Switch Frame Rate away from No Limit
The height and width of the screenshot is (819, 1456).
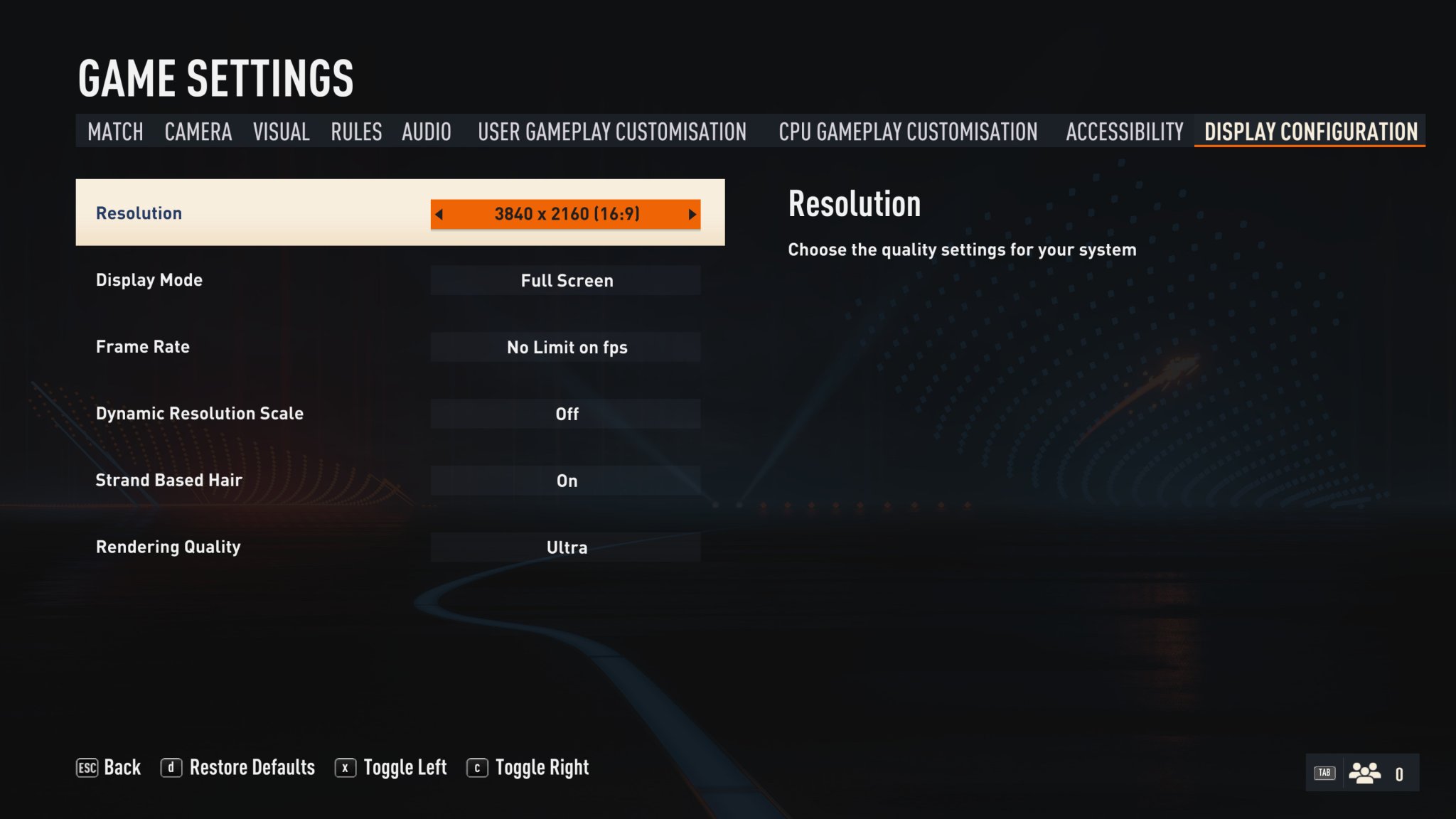pyautogui.click(x=566, y=347)
